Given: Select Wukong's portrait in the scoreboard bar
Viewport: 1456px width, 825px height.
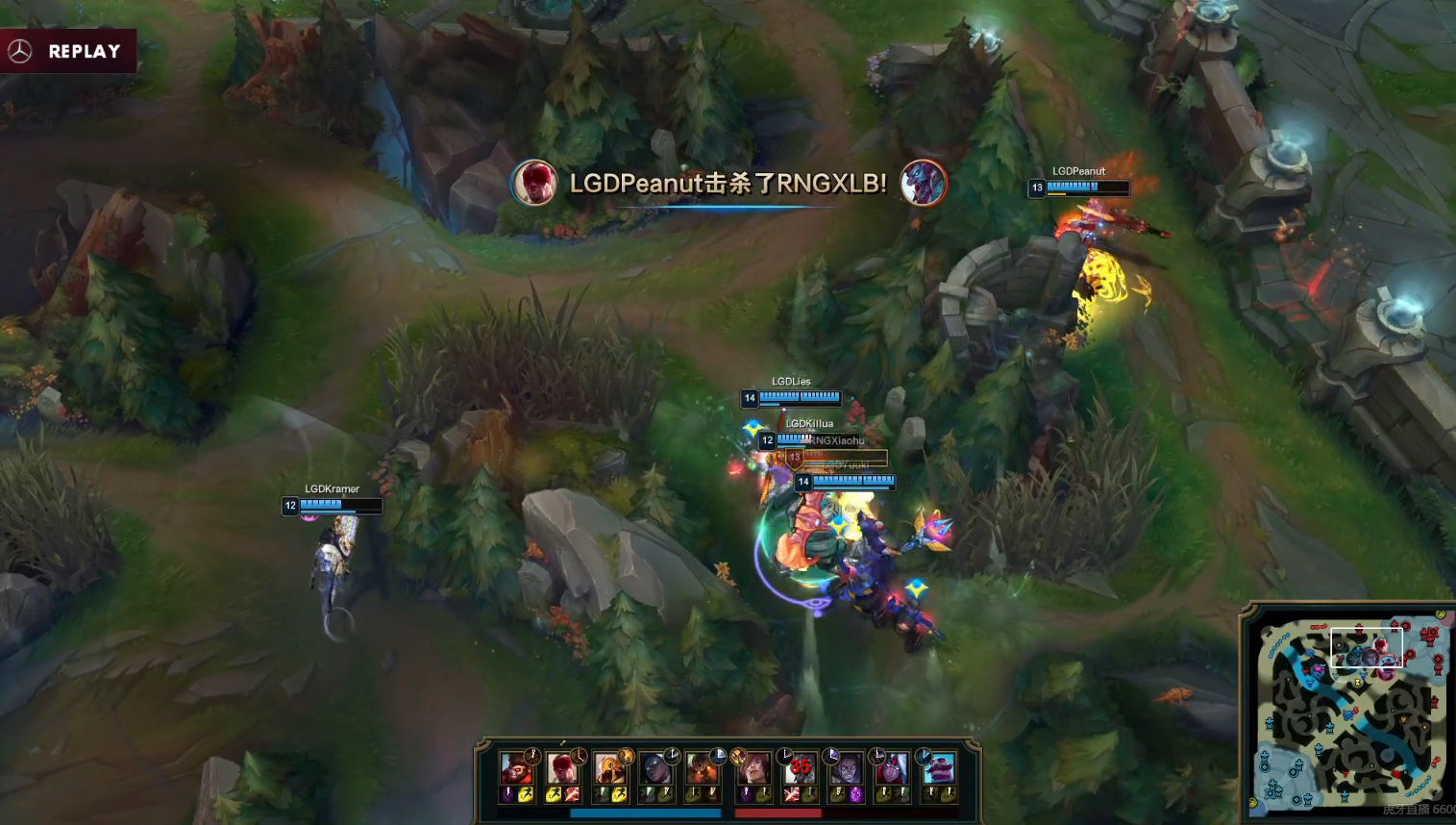Looking at the screenshot, I should 516,769.
